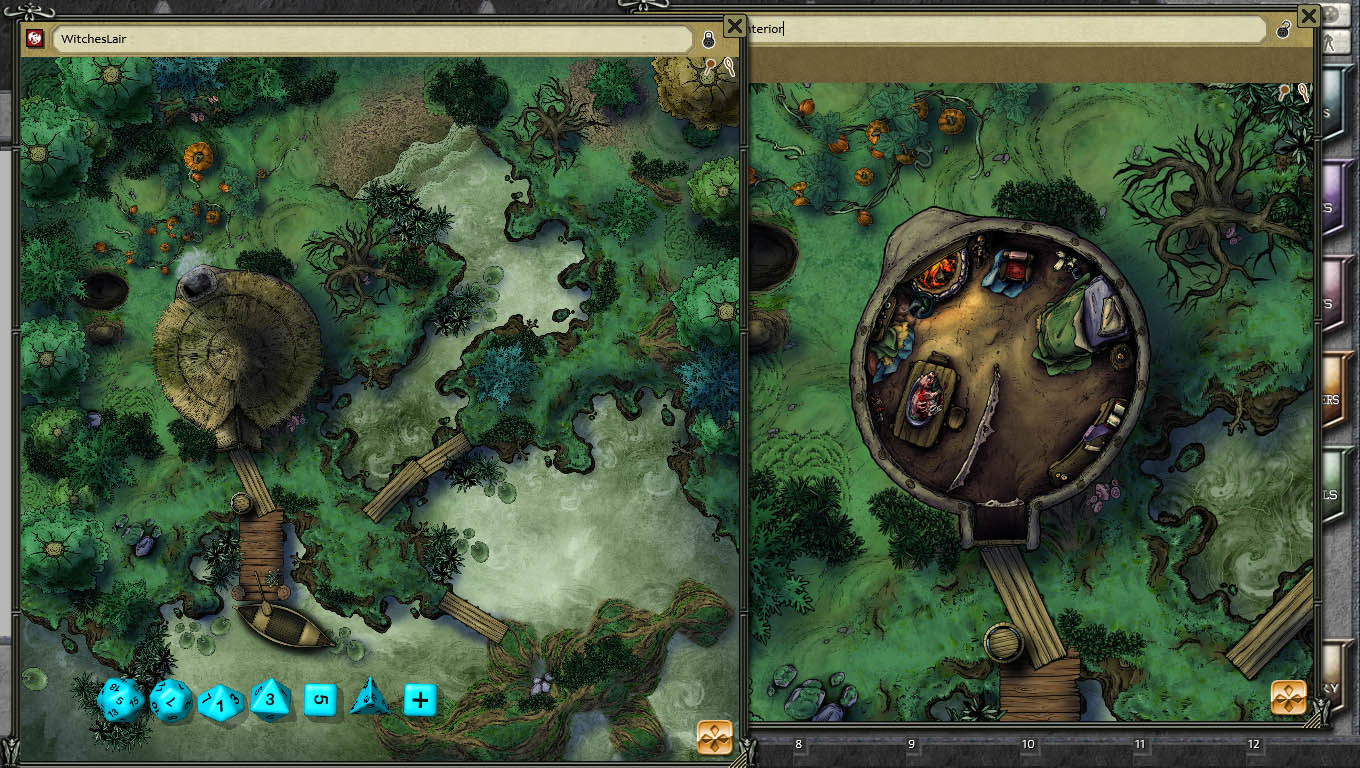
Task: Roll the d8 die showing 1 and 3
Action: 220,700
